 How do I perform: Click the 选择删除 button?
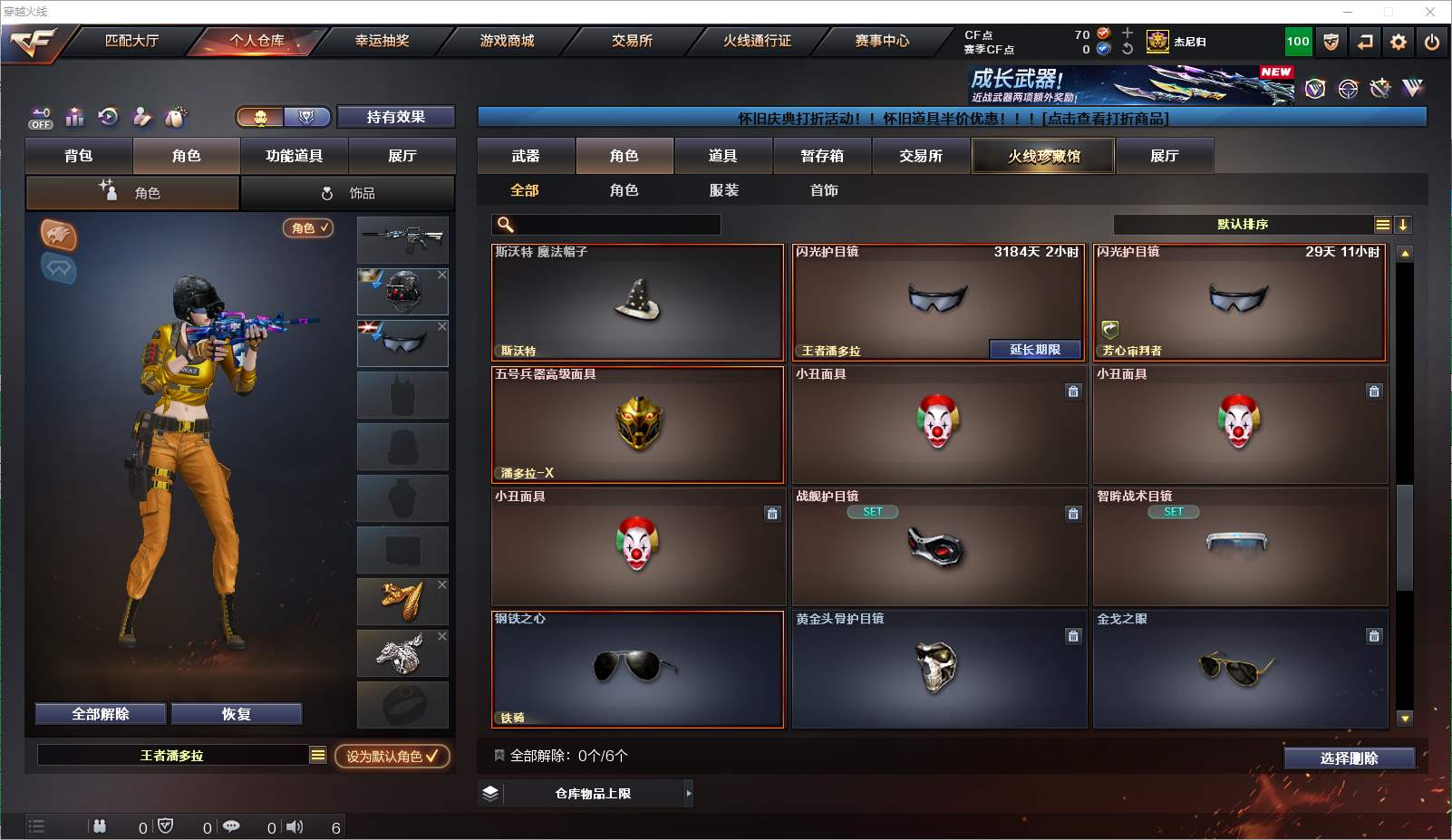(x=1349, y=758)
